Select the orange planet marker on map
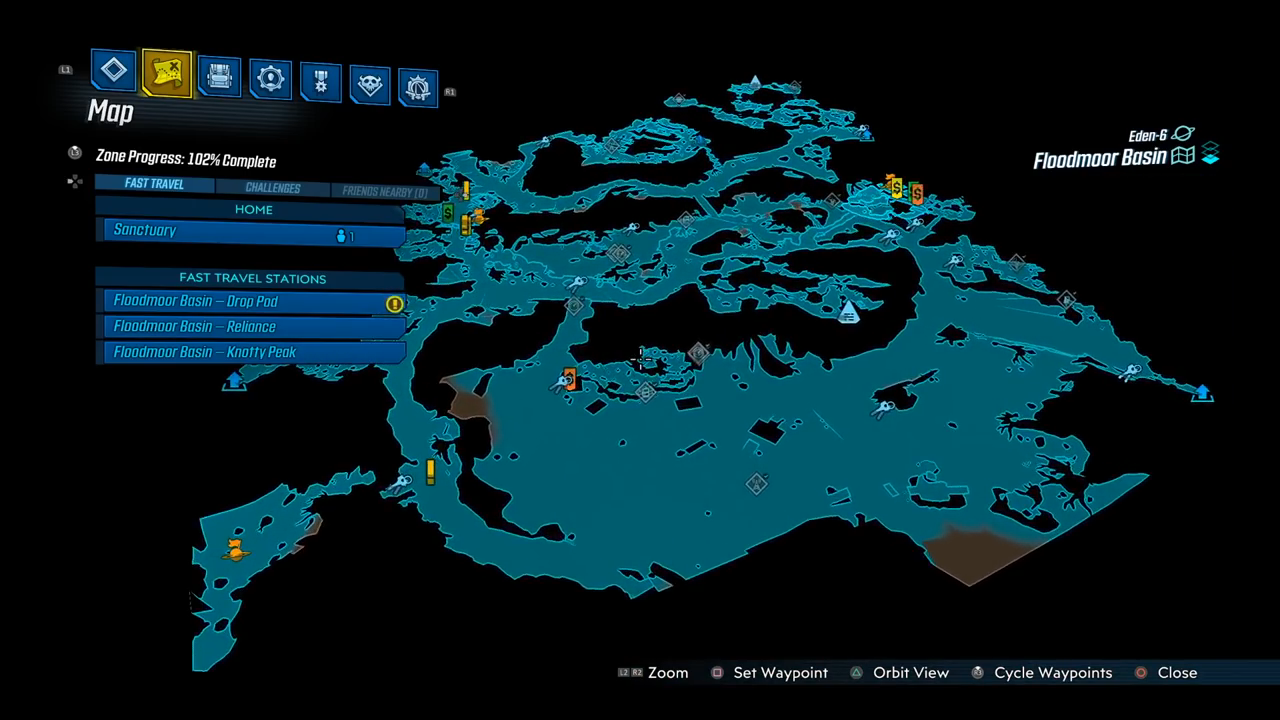1280x720 pixels. pos(236,548)
